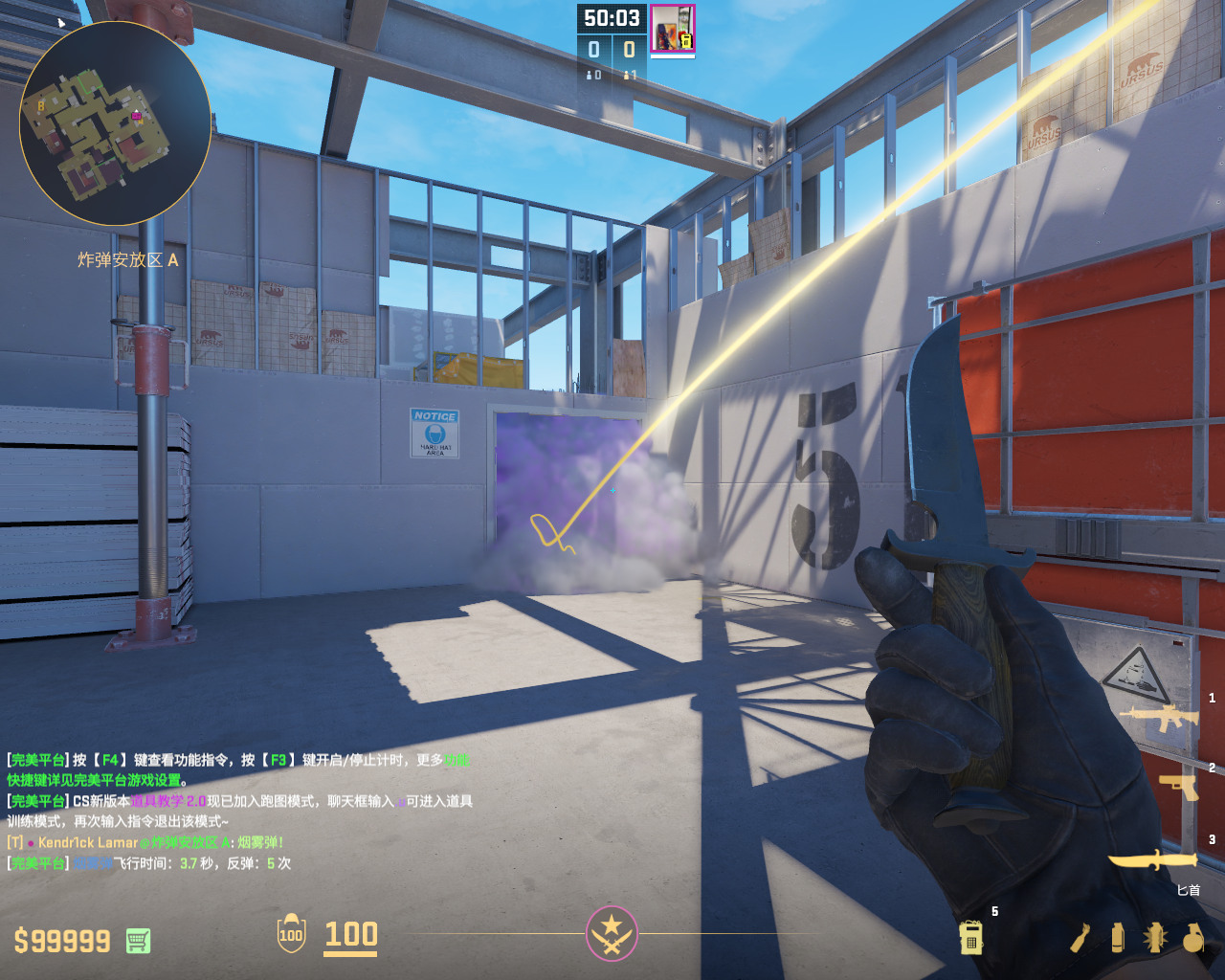Click the terrorist team emblem at bottom center

pyautogui.click(x=612, y=933)
